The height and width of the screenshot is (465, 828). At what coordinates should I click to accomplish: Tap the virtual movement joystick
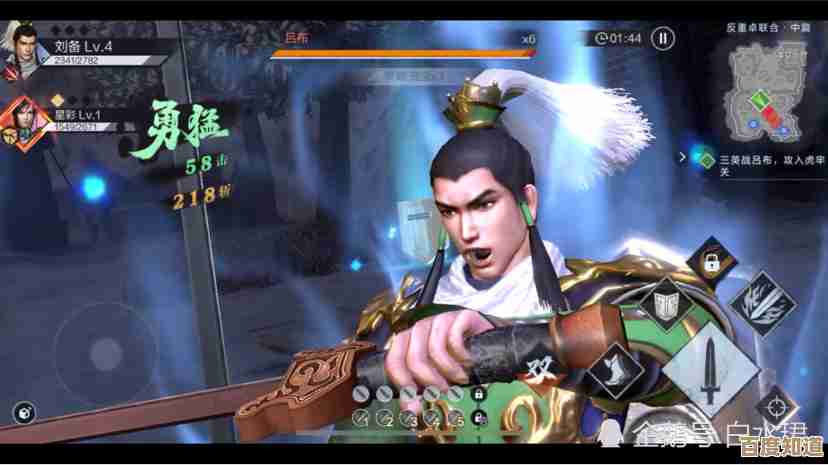(105, 353)
